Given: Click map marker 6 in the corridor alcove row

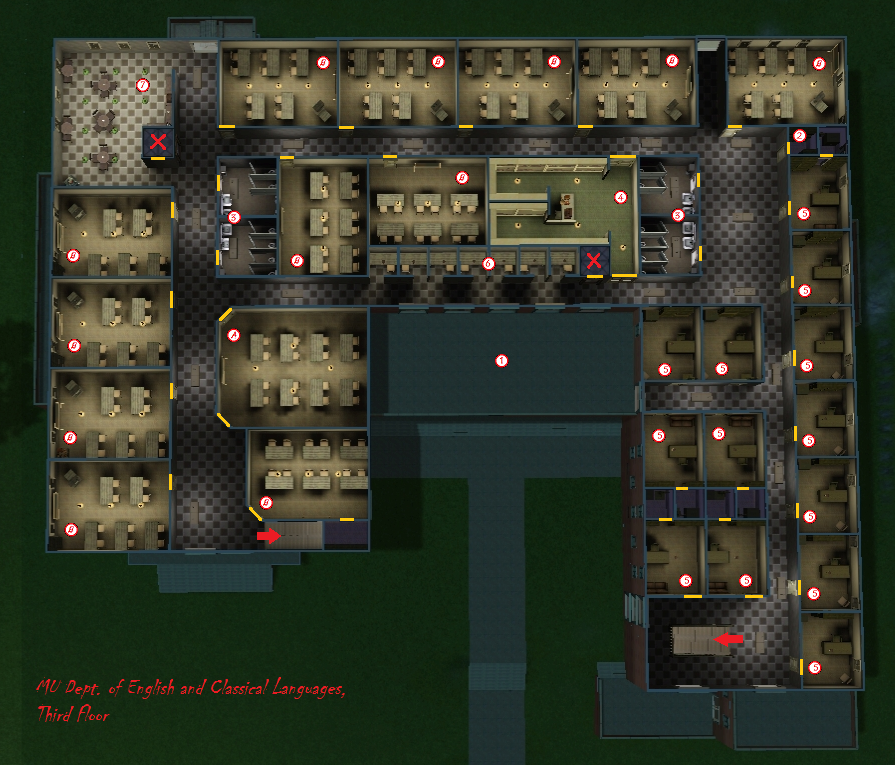Looking at the screenshot, I should pos(488,264).
